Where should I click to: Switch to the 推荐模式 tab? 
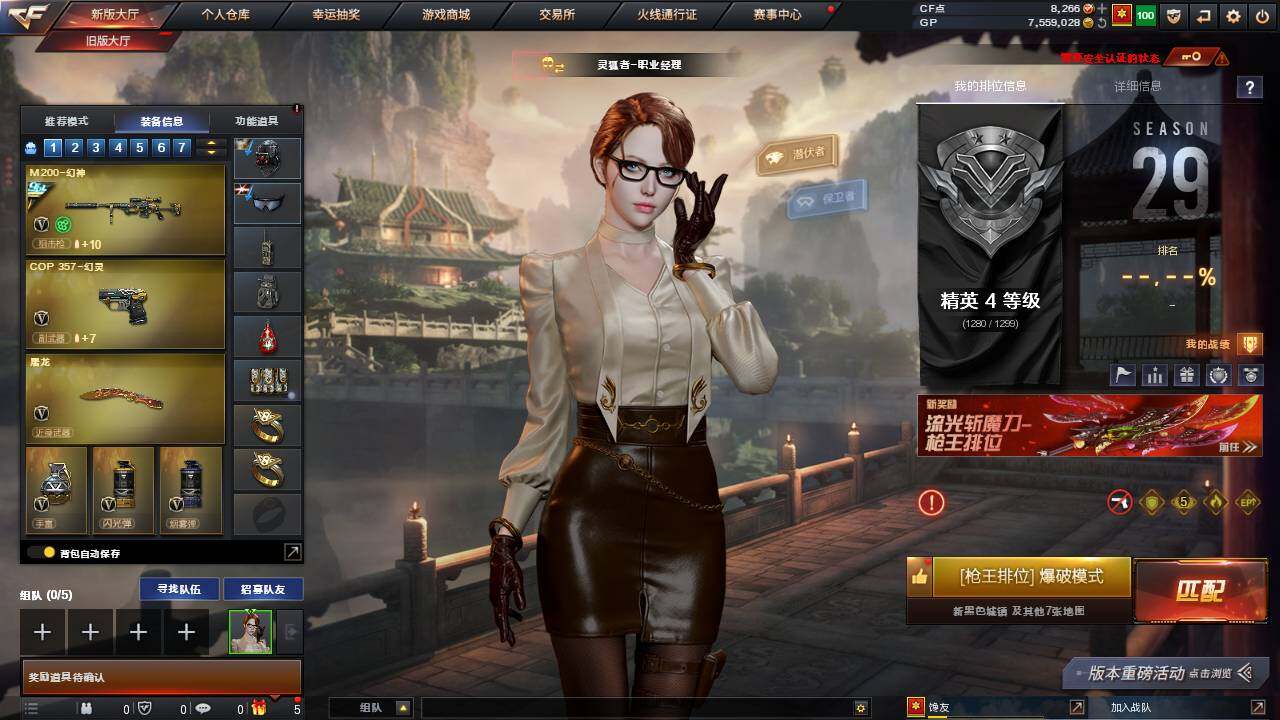coord(66,121)
